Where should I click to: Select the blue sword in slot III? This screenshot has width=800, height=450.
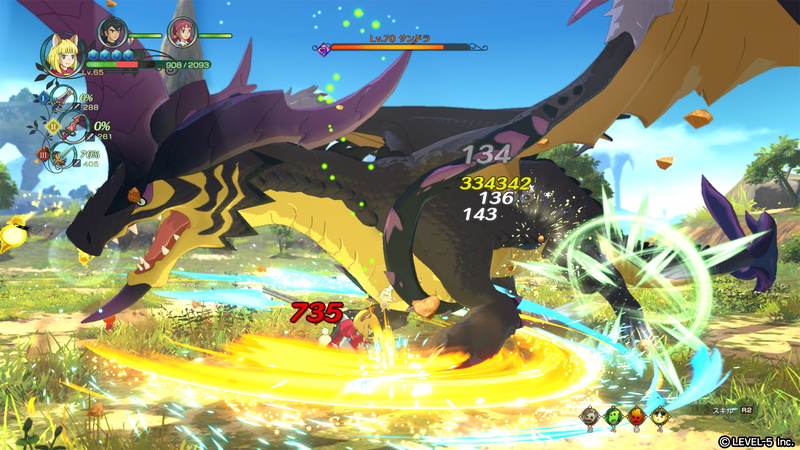(x=65, y=155)
